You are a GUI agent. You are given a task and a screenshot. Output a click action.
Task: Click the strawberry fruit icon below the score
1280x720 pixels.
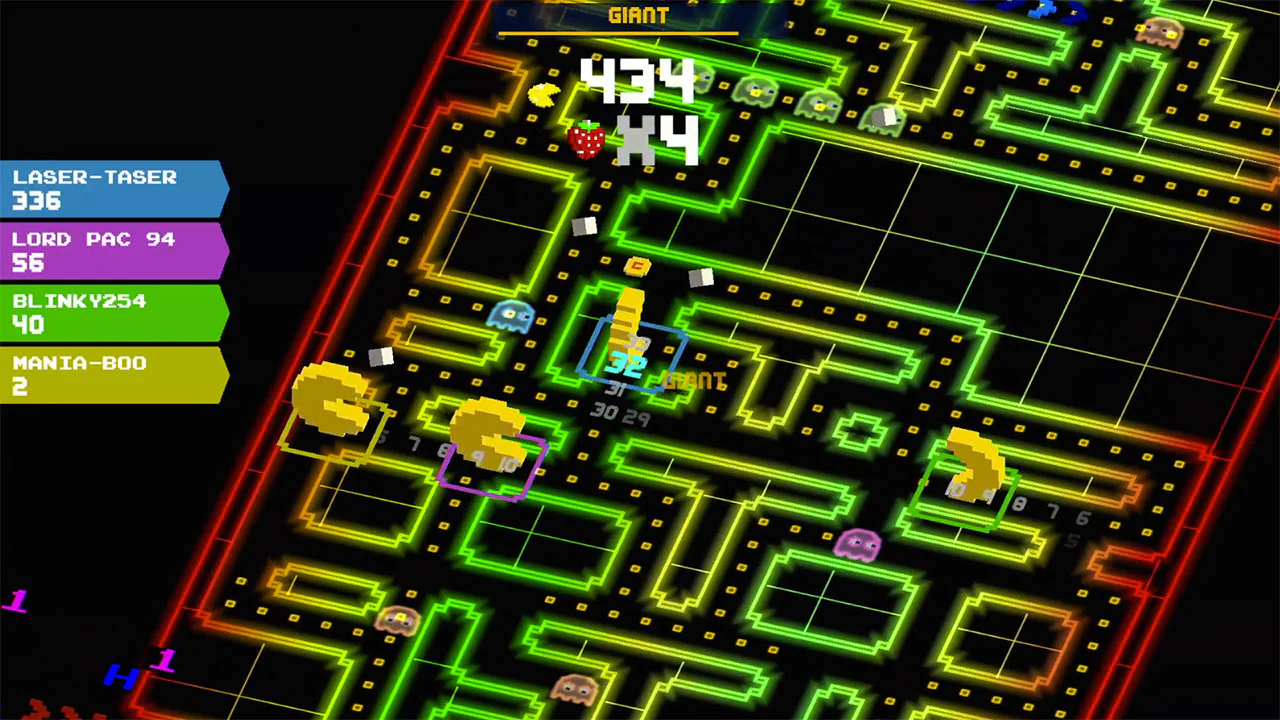coord(585,140)
